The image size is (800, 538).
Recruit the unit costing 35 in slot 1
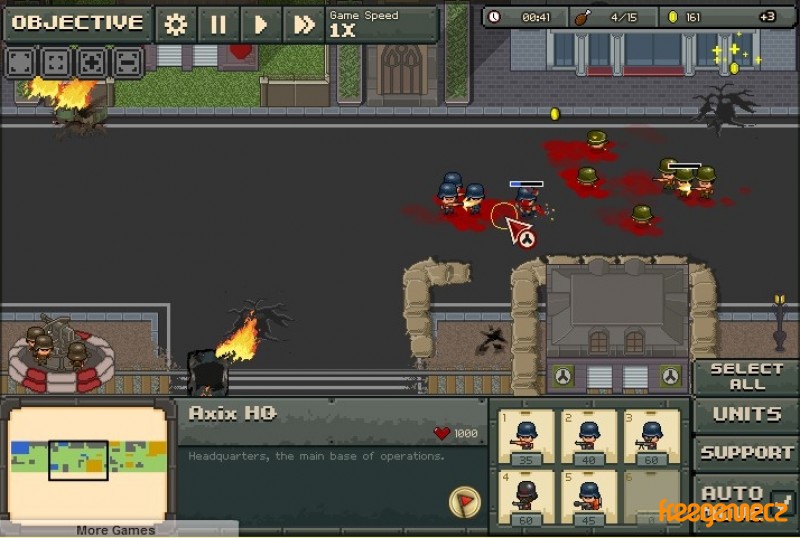tap(526, 436)
